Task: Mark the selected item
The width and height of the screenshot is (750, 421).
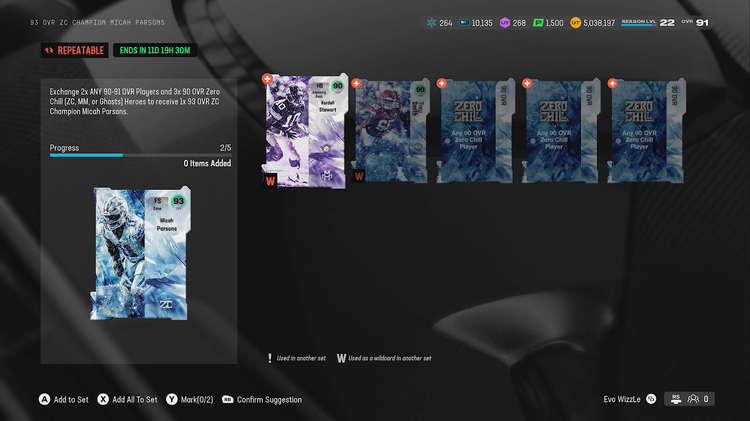Action: pos(190,399)
